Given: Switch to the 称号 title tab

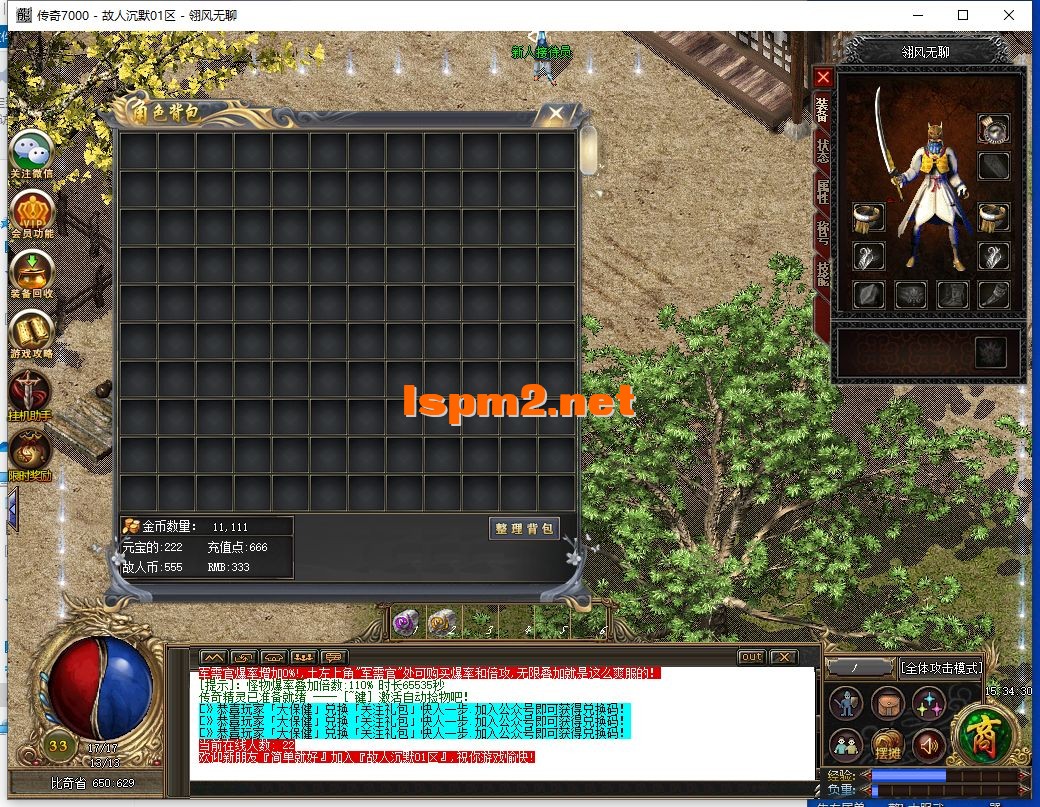Looking at the screenshot, I should tap(823, 233).
